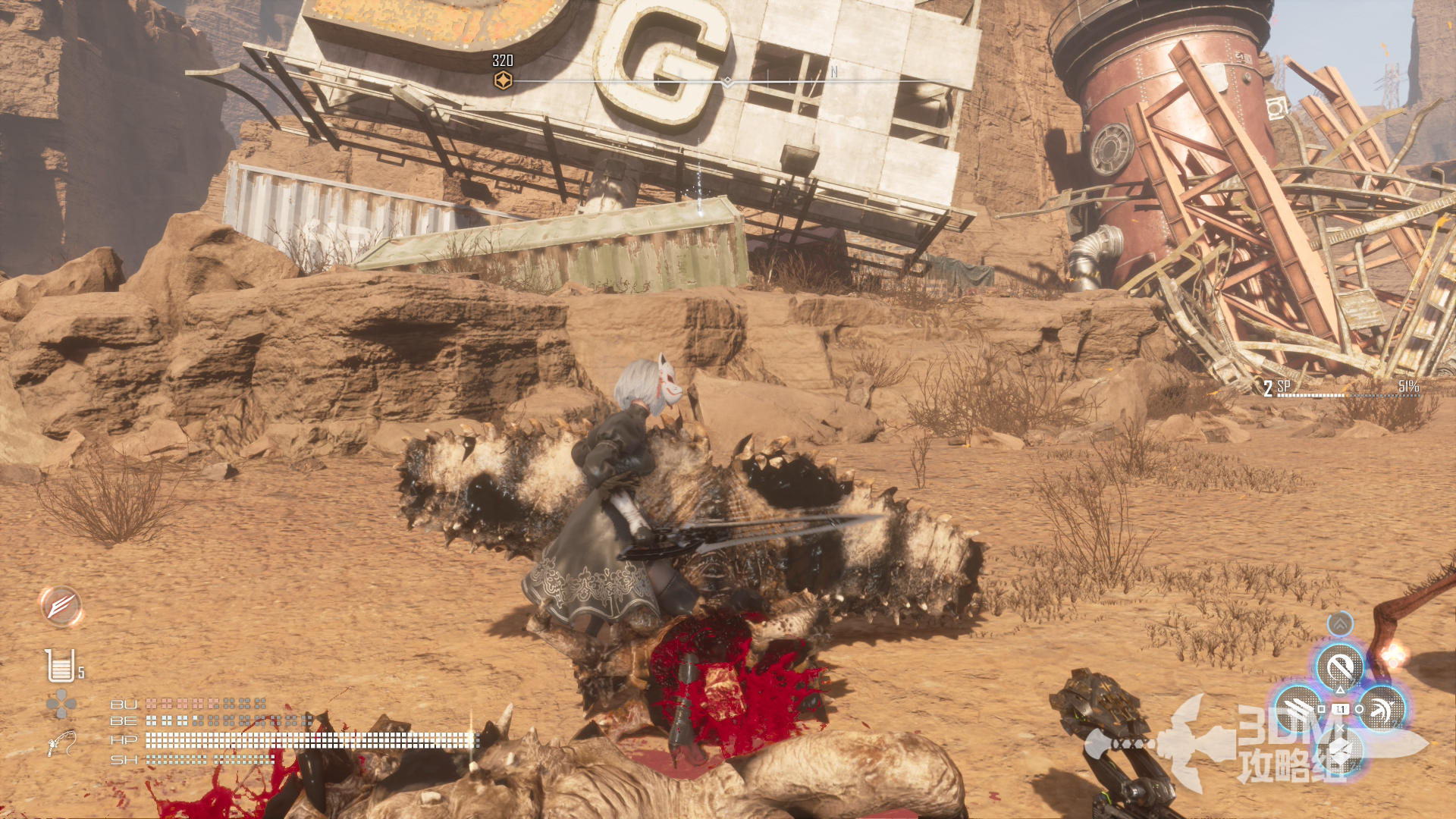Image resolution: width=1456 pixels, height=819 pixels.
Task: Trigger the upper beta skill with crescent slash
Action: tap(1340, 668)
